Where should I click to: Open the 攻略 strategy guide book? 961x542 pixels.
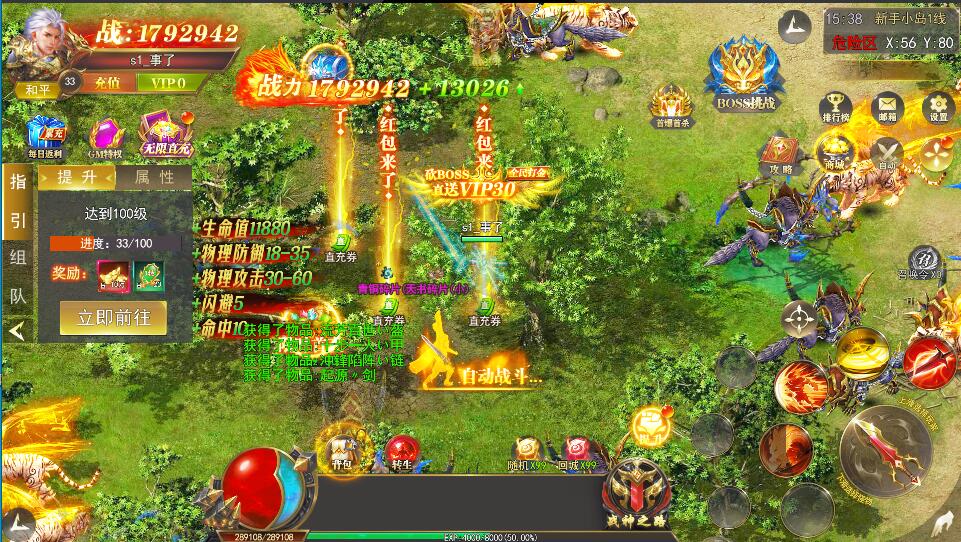pos(780,155)
